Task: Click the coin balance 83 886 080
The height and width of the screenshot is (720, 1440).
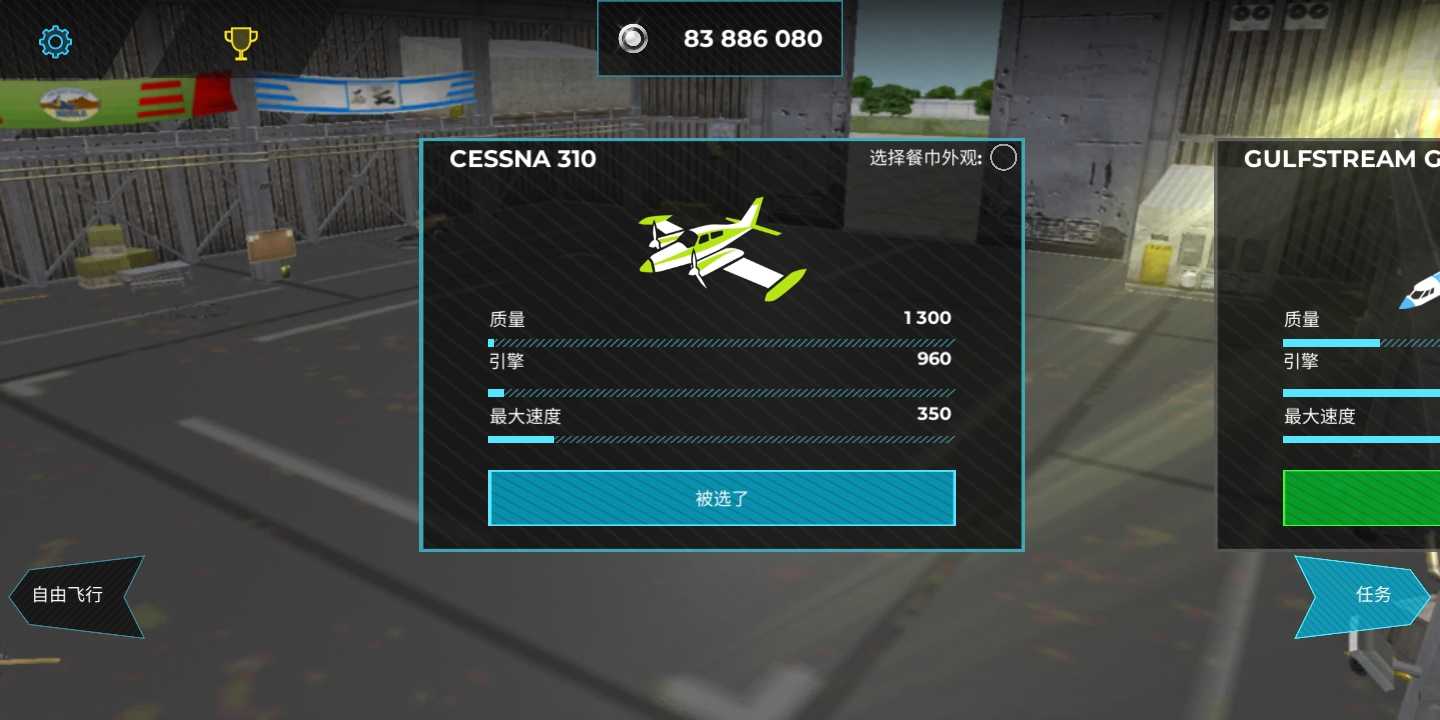Action: [752, 39]
